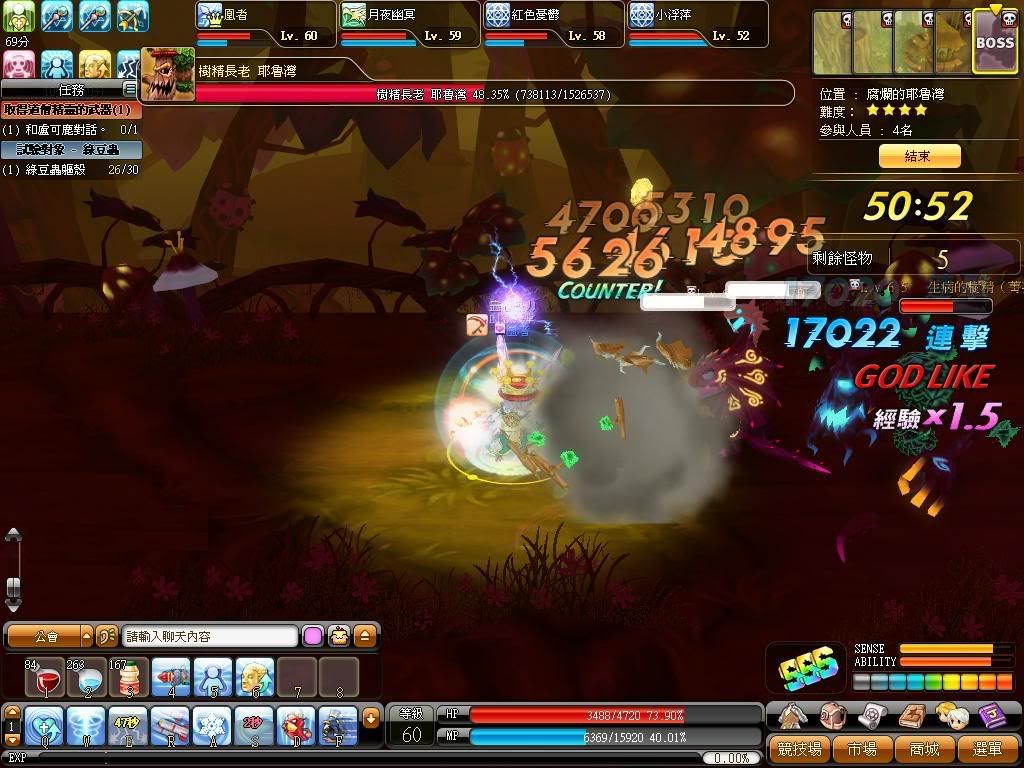This screenshot has width=1024, height=768.
Task: Click the 結束 end dungeon button
Action: (918, 156)
